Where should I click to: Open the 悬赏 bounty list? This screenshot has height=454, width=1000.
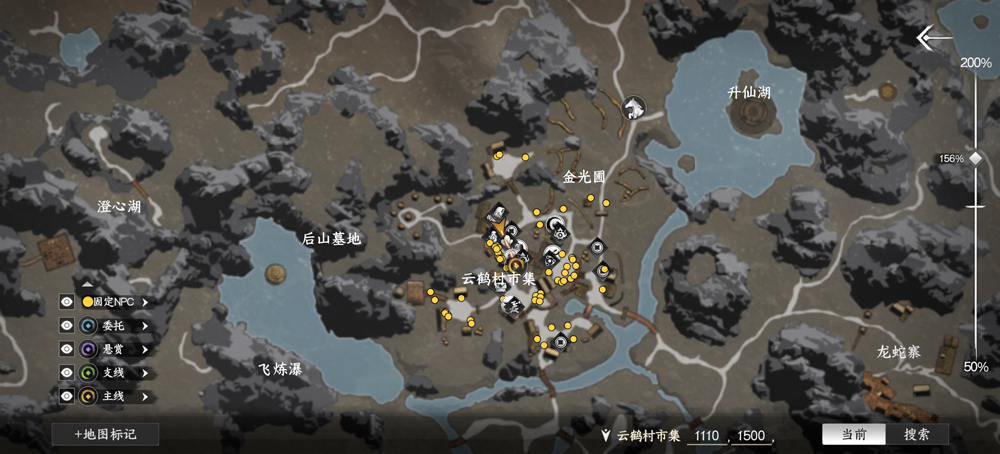pyautogui.click(x=145, y=349)
